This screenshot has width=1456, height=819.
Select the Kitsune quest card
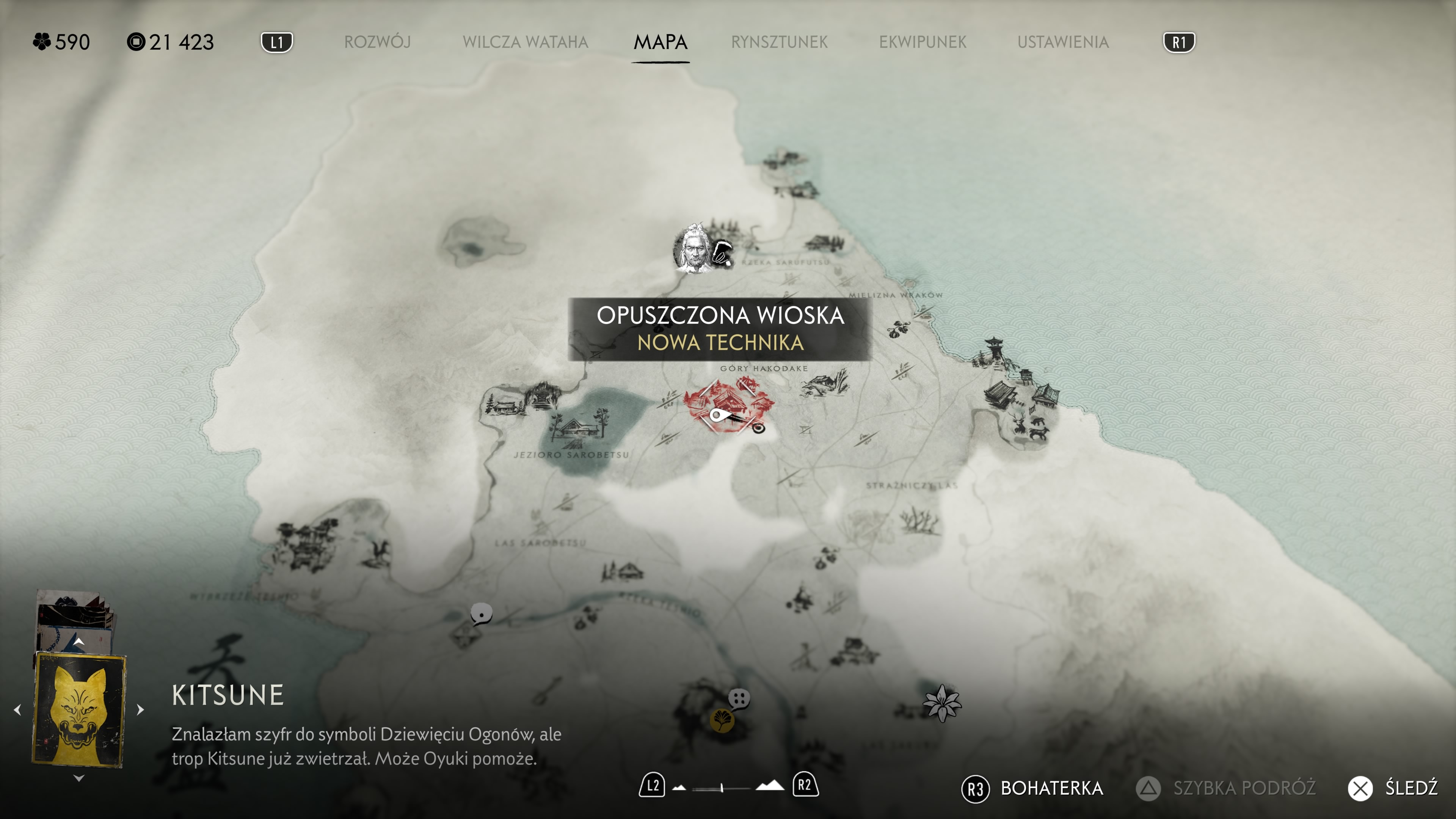[x=79, y=709]
